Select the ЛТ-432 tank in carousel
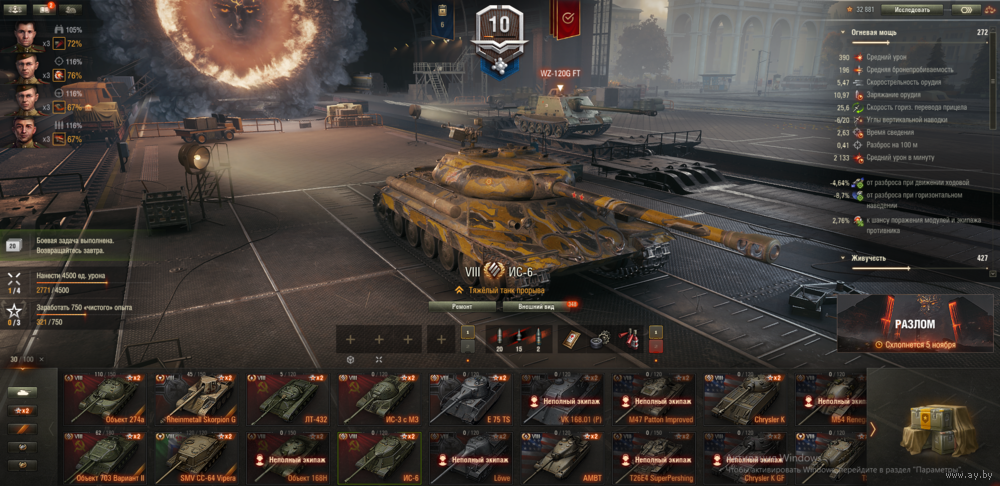 tap(289, 395)
